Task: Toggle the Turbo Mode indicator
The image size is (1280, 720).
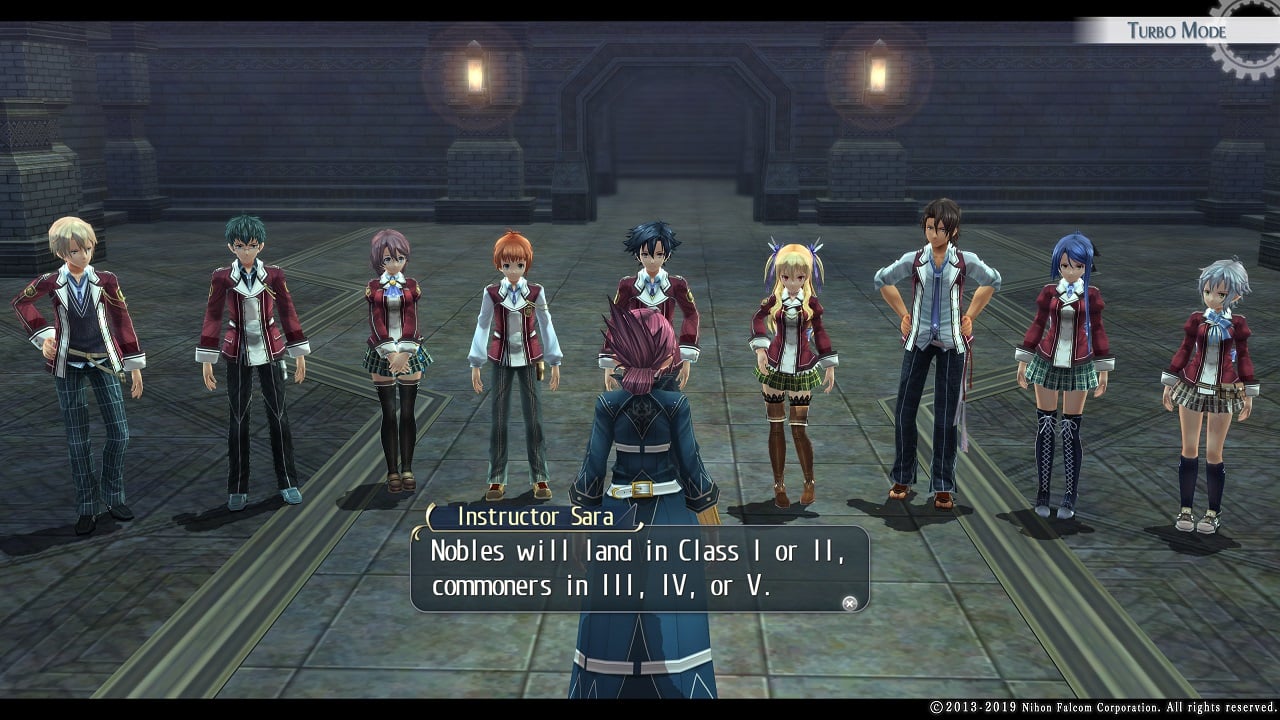Action: [1176, 30]
